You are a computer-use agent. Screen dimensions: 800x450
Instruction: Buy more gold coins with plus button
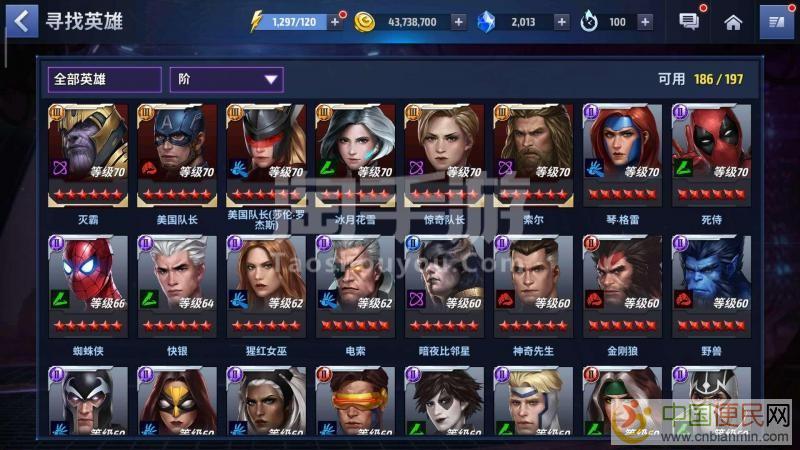(458, 22)
